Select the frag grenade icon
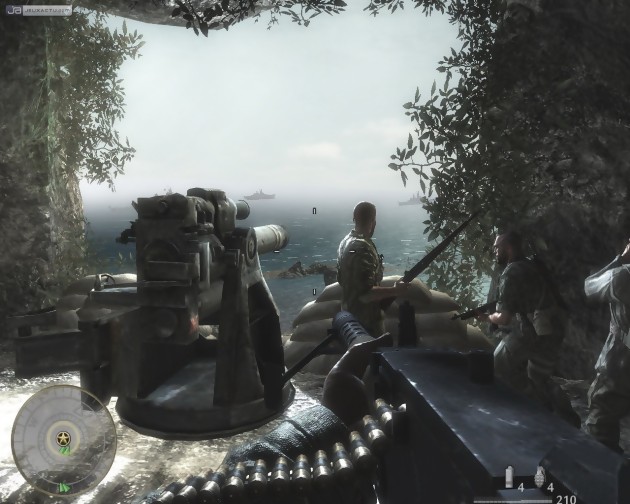The width and height of the screenshot is (630, 504). click(x=541, y=476)
